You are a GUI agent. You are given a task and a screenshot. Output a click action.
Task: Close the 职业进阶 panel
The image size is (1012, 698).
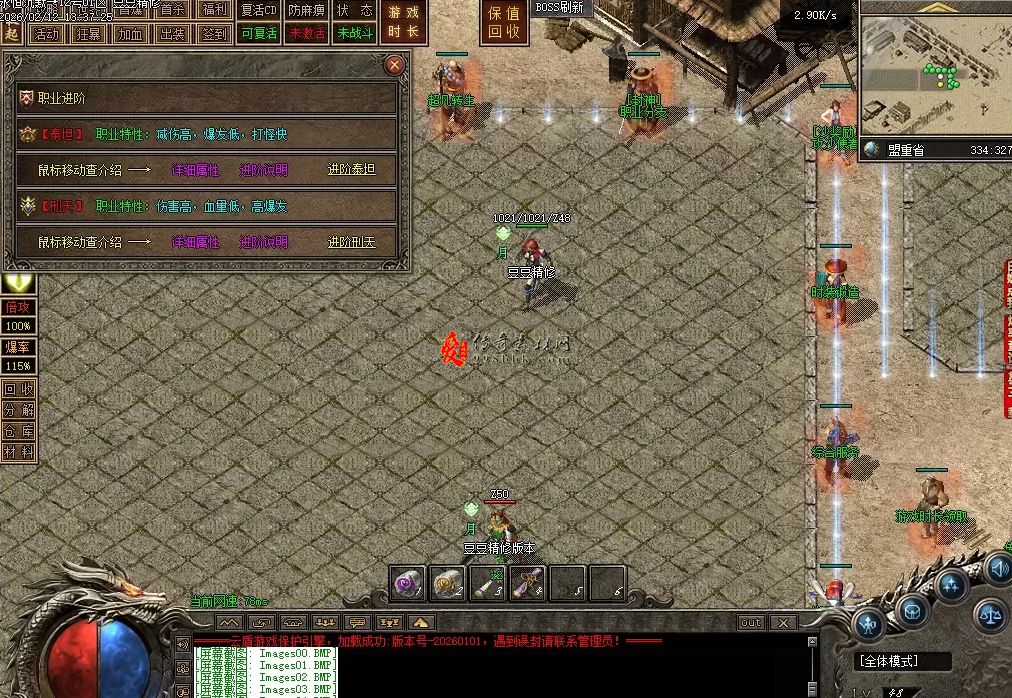[395, 66]
